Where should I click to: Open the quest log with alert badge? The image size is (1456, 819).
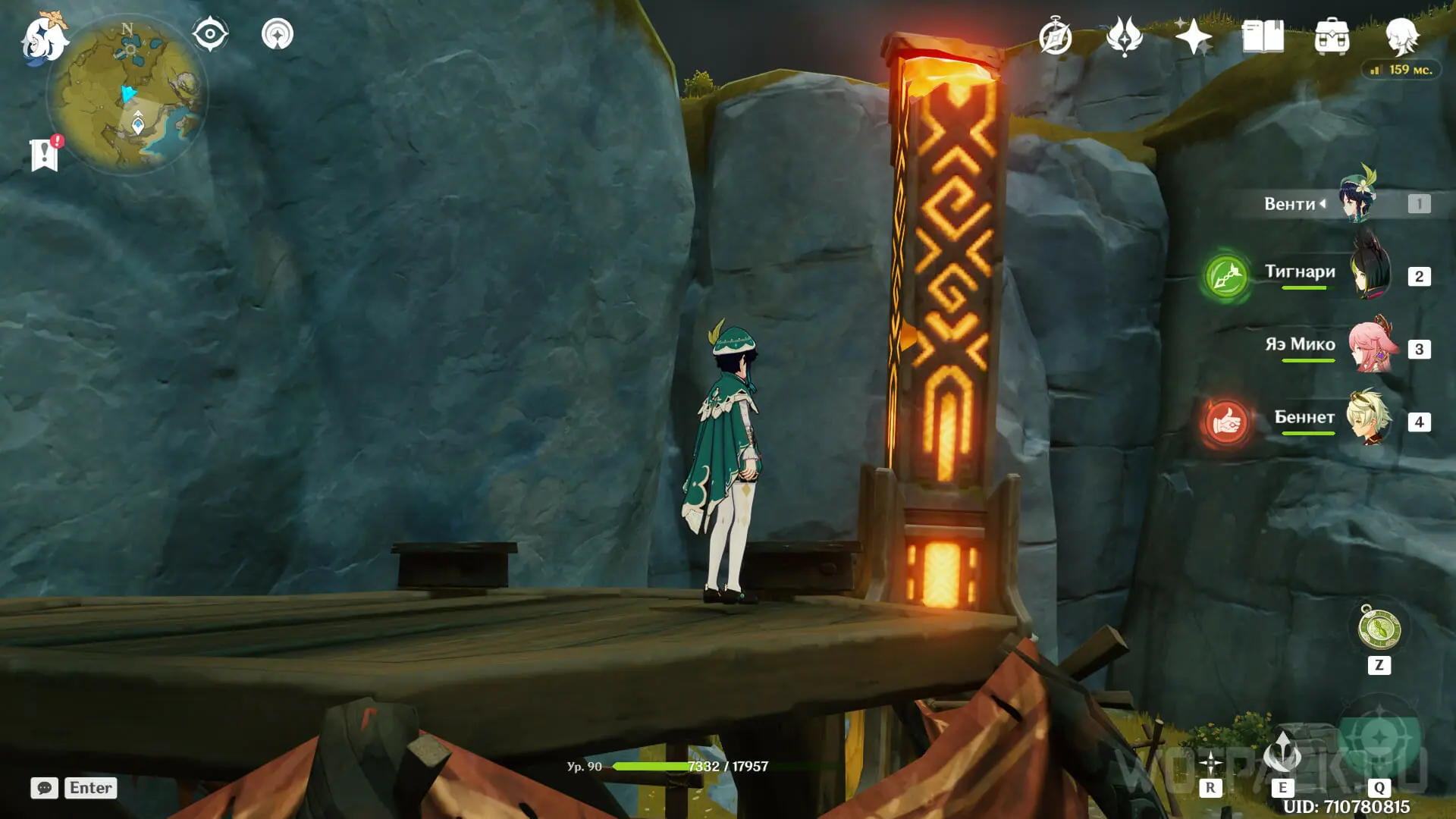coord(45,155)
